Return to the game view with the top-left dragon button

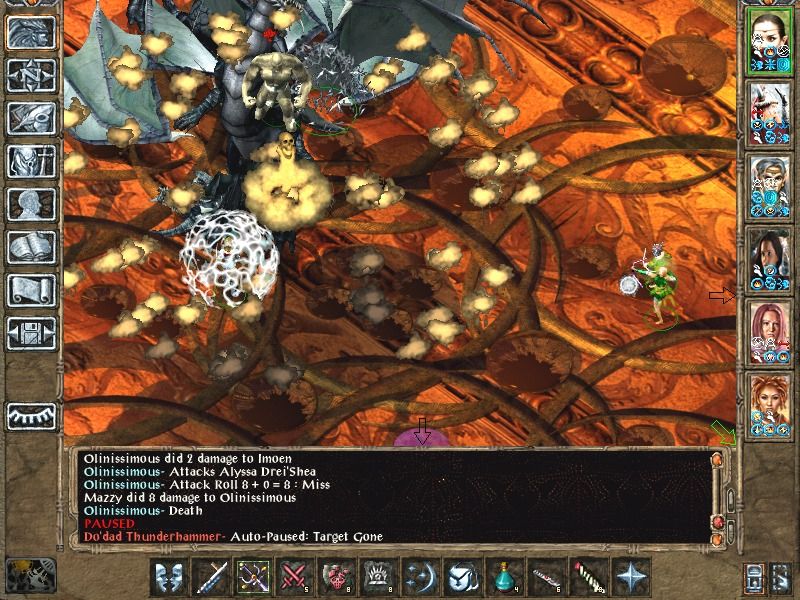(x=31, y=33)
